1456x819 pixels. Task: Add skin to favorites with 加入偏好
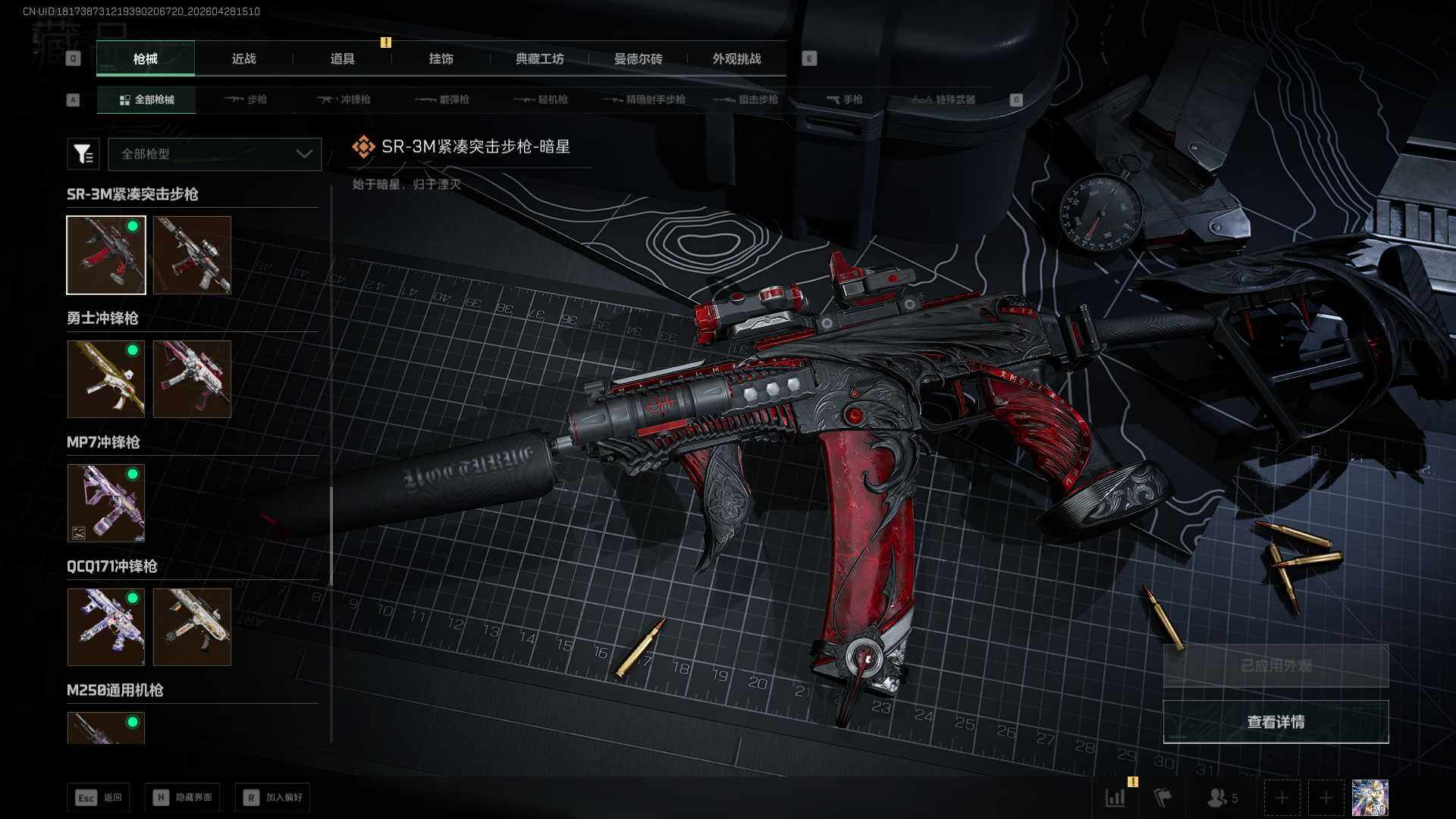click(x=272, y=797)
